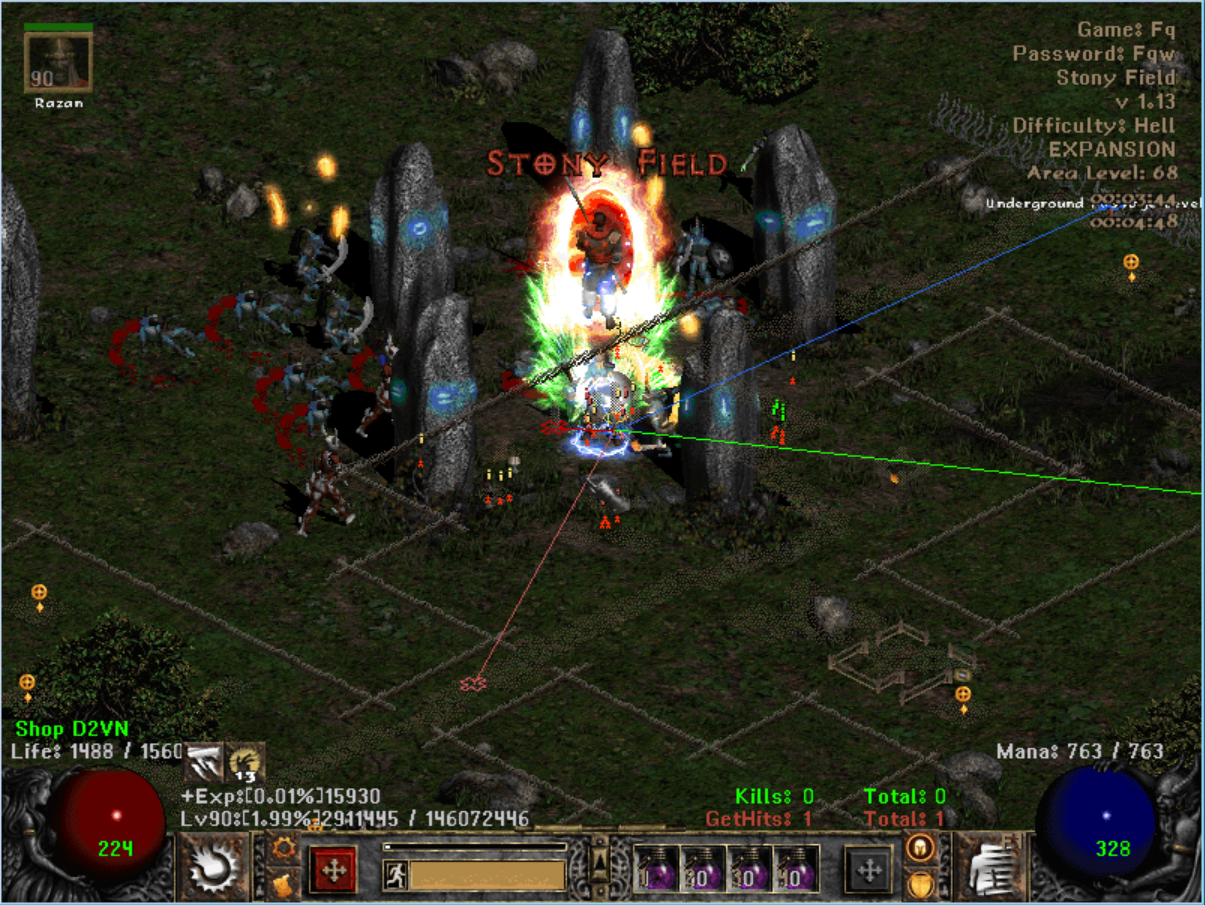The image size is (1205, 905).
Task: Toggle the run/walk running-man button
Action: tap(395, 876)
